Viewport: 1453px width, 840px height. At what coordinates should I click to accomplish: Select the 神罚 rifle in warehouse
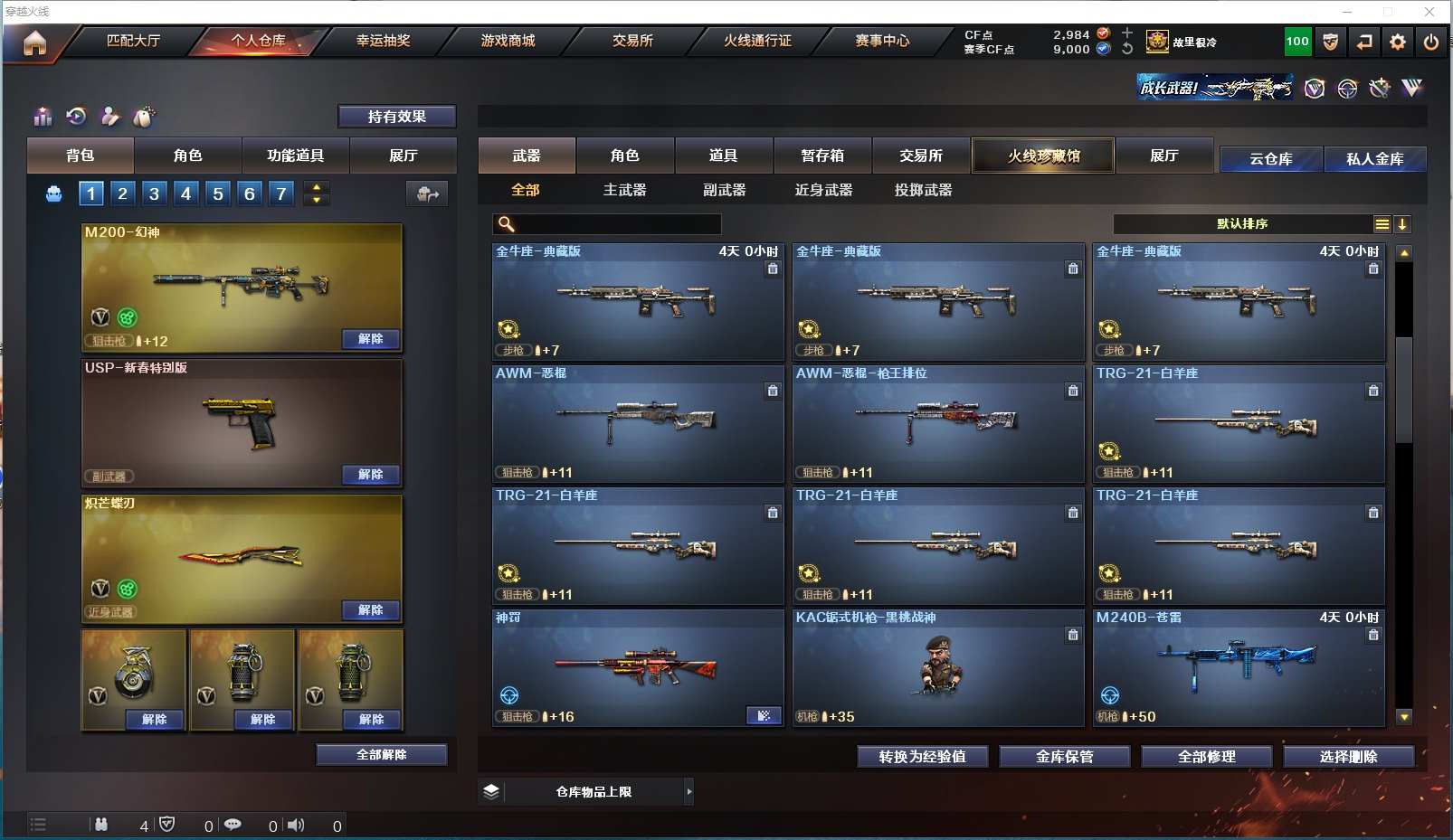(x=637, y=668)
